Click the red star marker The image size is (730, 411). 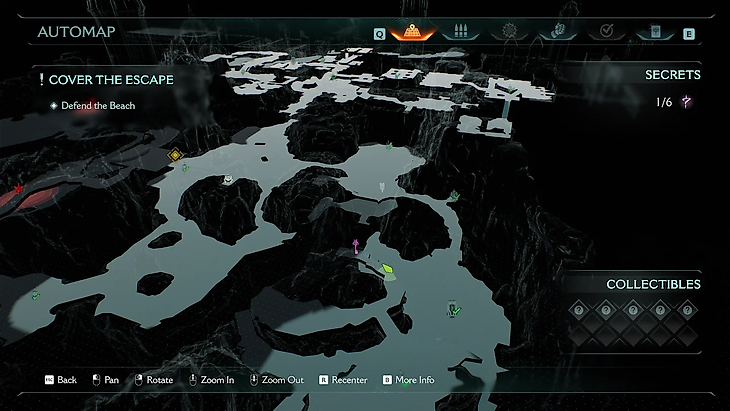(17, 188)
